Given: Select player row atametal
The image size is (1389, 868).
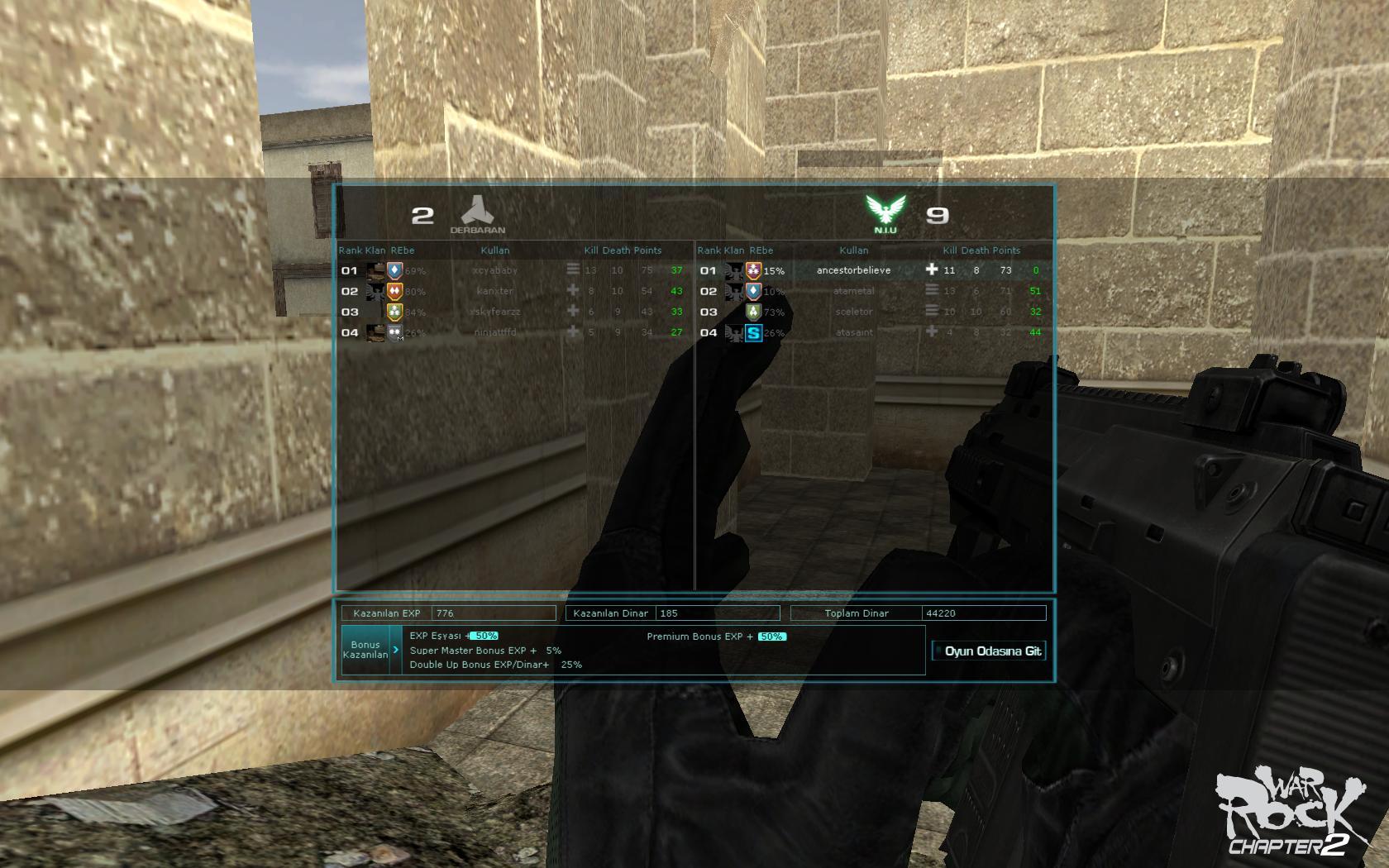Looking at the screenshot, I should (x=853, y=291).
